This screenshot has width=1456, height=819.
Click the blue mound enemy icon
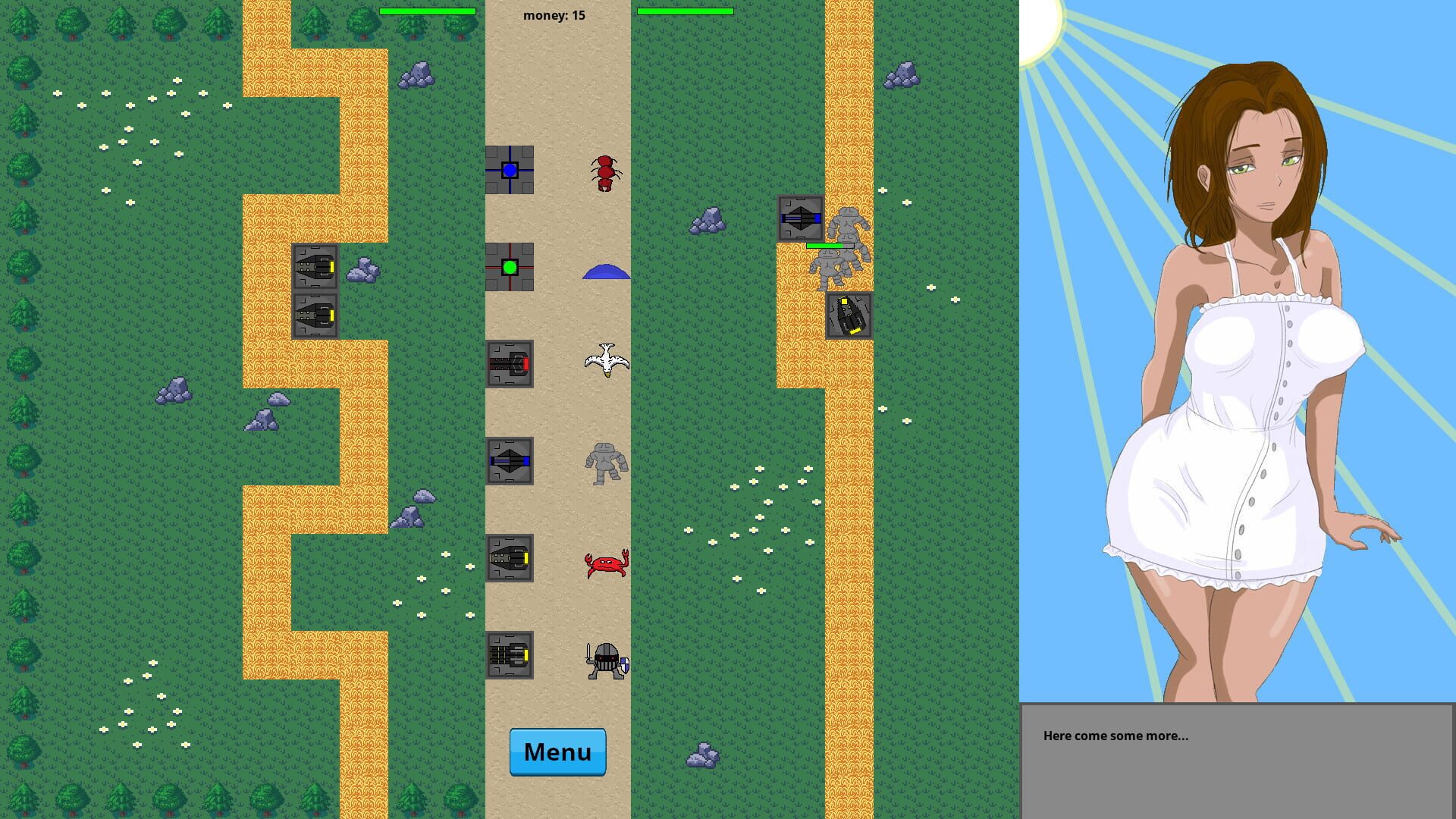tap(607, 271)
